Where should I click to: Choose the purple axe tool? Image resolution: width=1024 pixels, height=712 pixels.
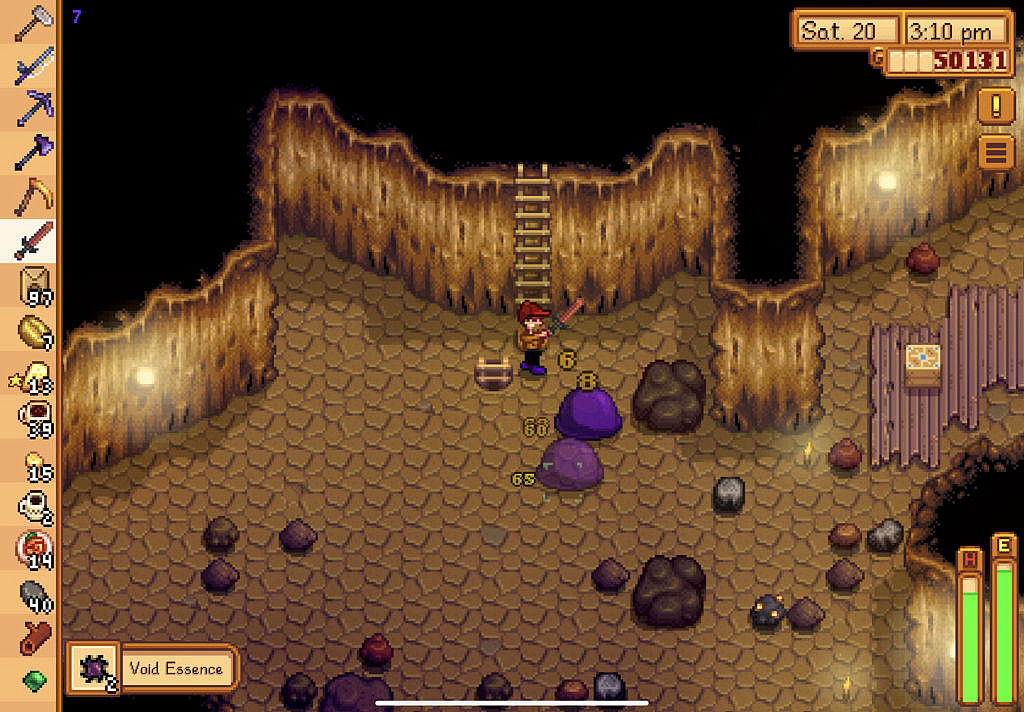coord(33,152)
